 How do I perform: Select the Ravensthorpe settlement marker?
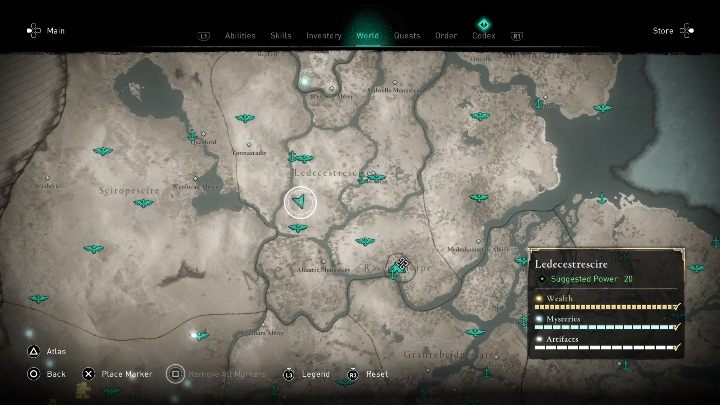click(401, 266)
